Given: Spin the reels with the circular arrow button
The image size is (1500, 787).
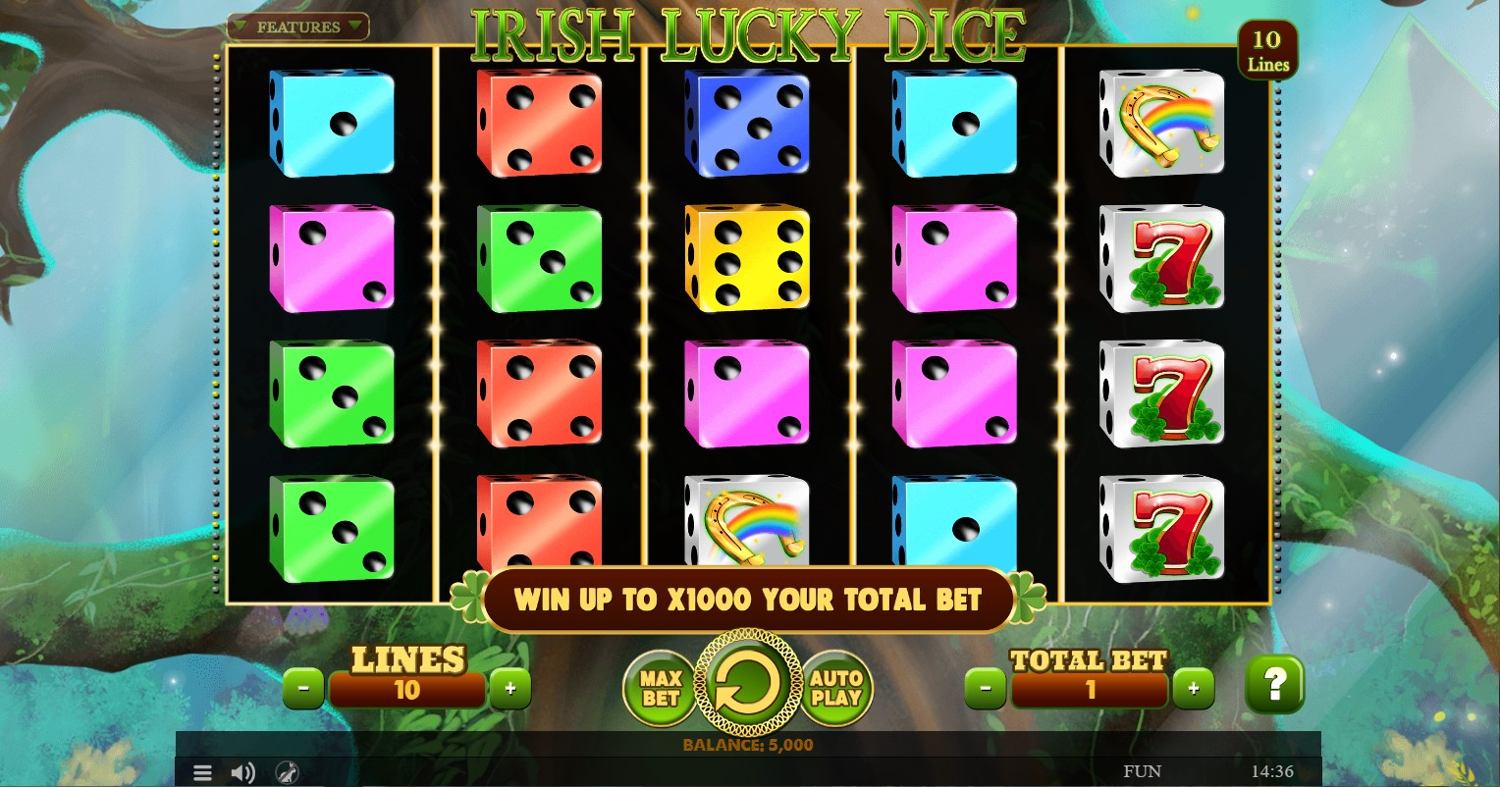Looking at the screenshot, I should (x=748, y=684).
